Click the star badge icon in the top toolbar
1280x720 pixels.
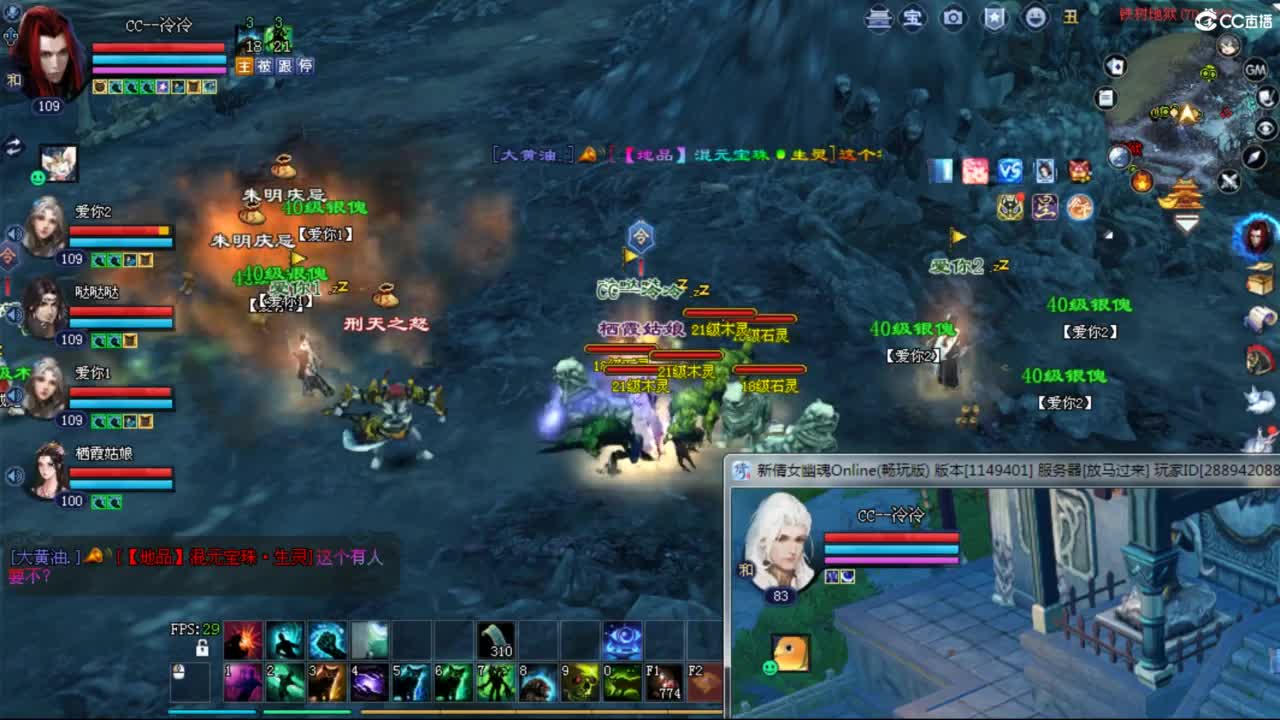click(x=995, y=18)
